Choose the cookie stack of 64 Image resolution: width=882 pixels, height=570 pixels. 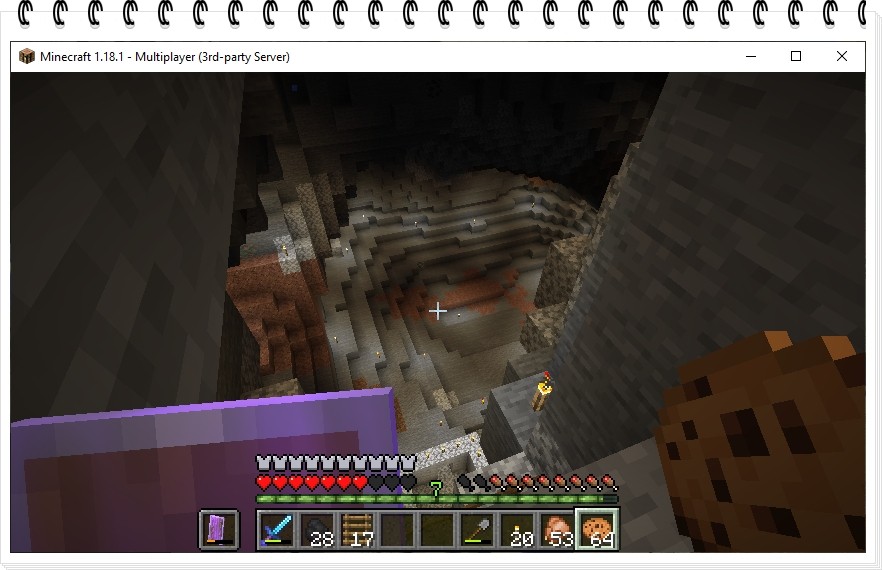tap(599, 528)
